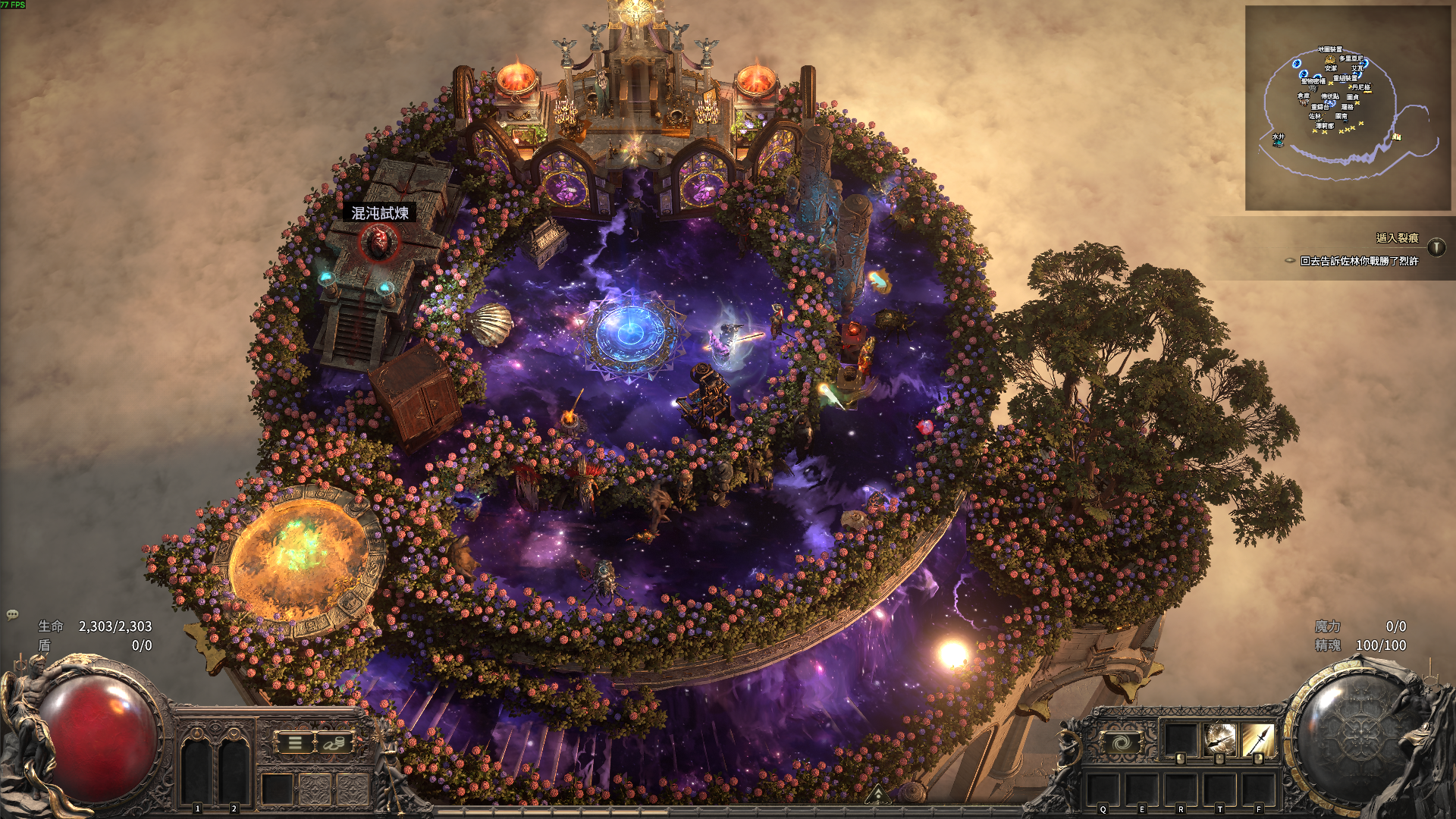This screenshot has width=1456, height=819.
Task: Activate the spear burst skill icon
Action: [1220, 739]
